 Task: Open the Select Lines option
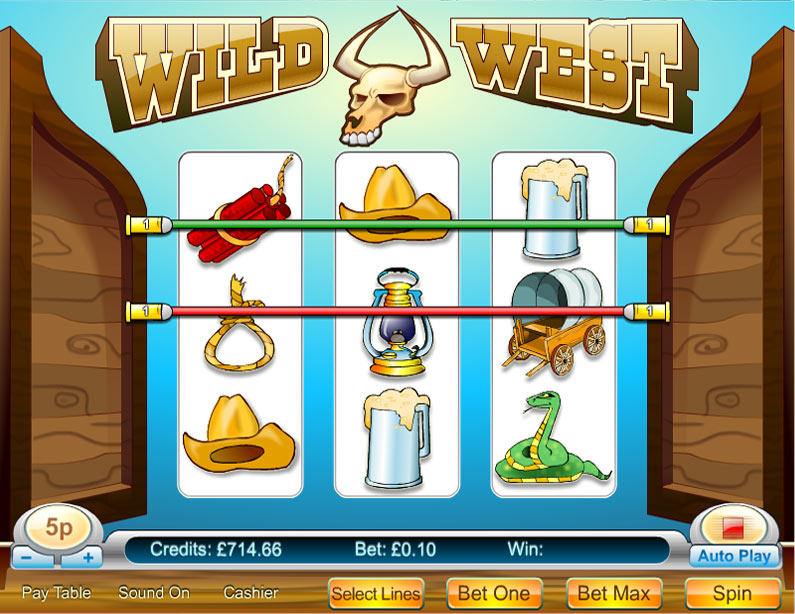(x=376, y=593)
